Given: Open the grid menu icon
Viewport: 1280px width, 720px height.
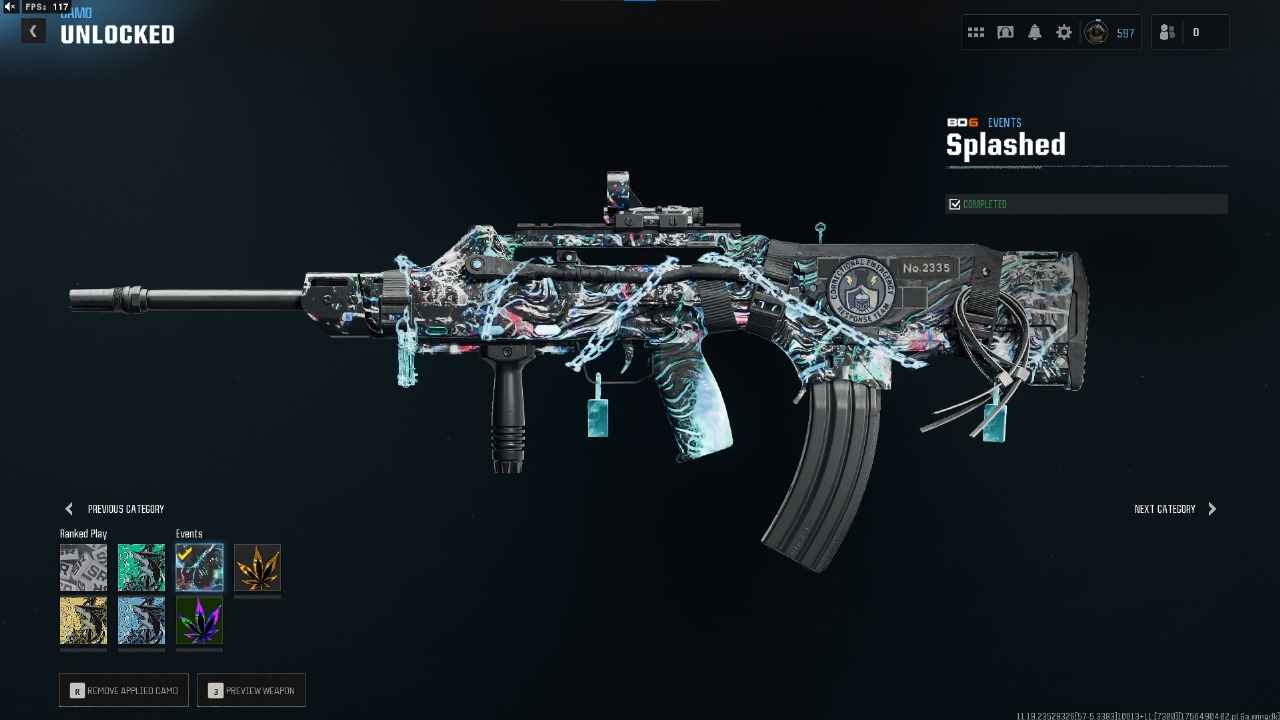Looking at the screenshot, I should point(976,33).
